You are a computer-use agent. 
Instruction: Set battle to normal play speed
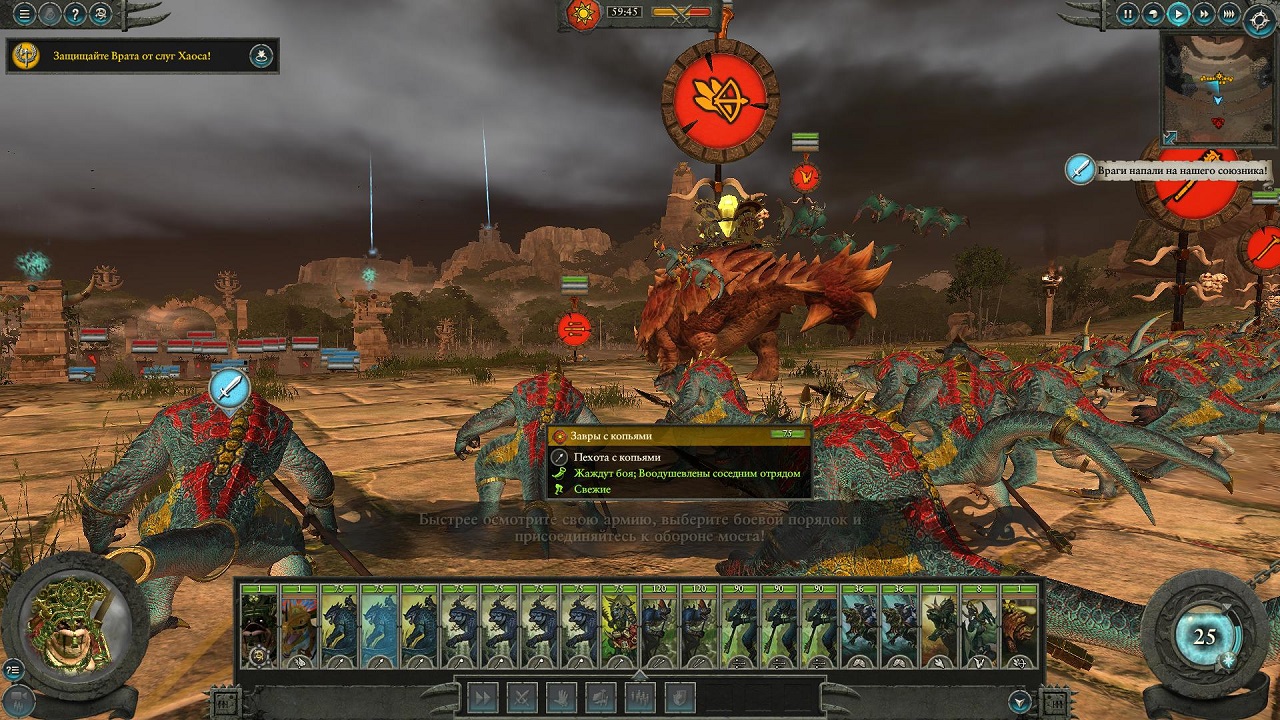click(1179, 14)
